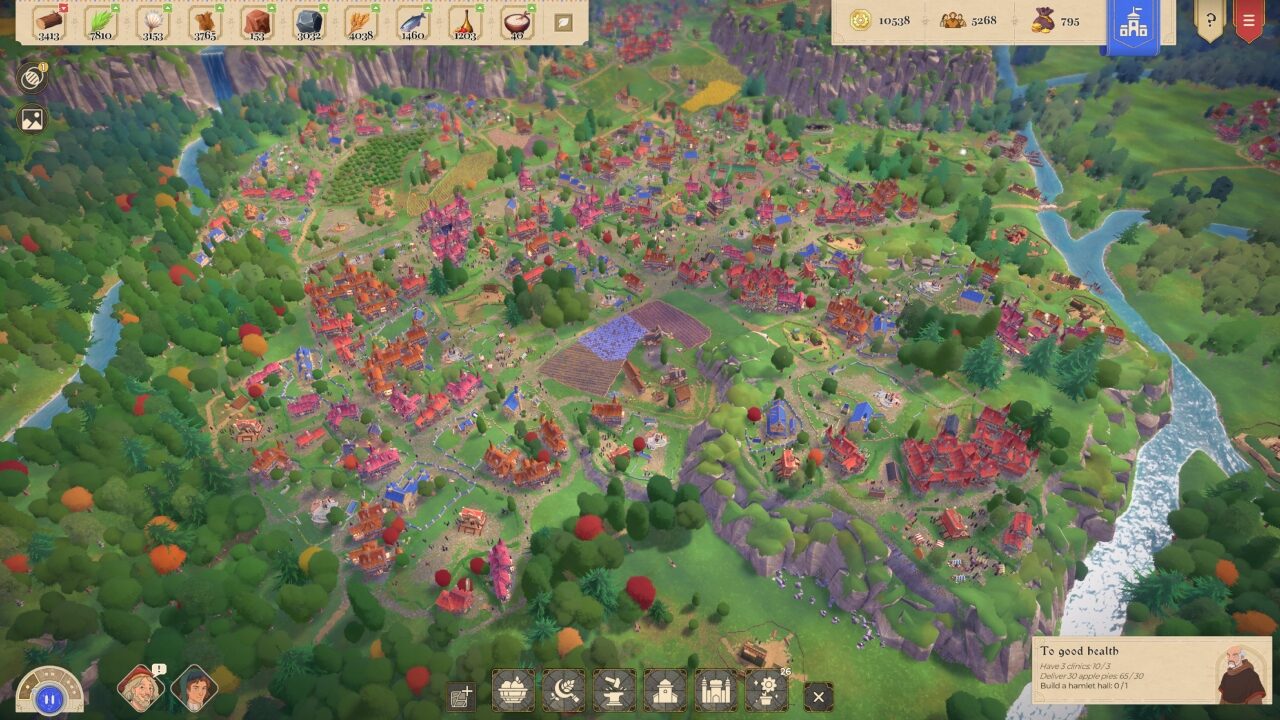The height and width of the screenshot is (720, 1280).
Task: Click the wood log resource icon
Action: [48, 22]
